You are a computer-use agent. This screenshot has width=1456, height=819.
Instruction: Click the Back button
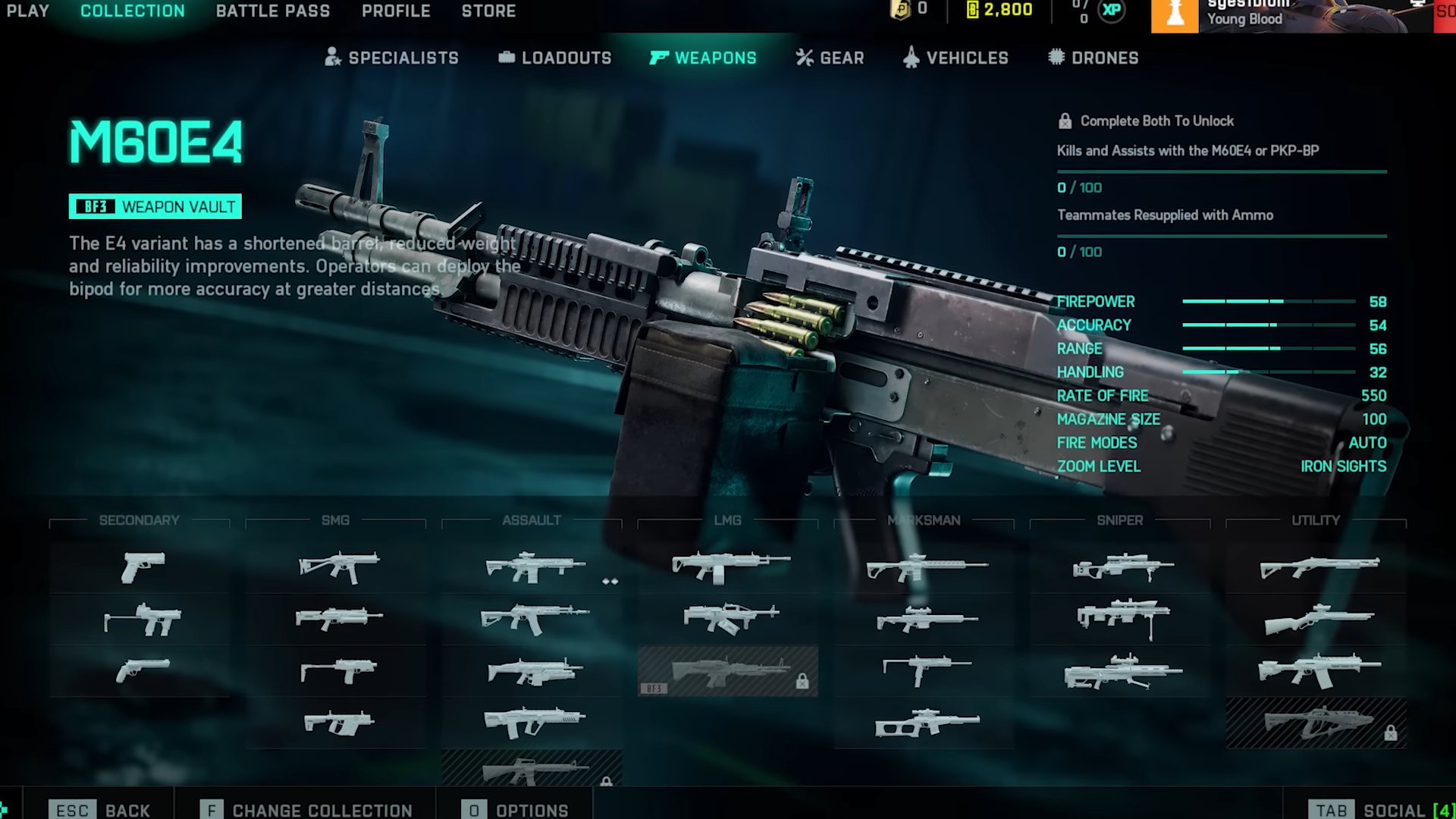pos(101,810)
